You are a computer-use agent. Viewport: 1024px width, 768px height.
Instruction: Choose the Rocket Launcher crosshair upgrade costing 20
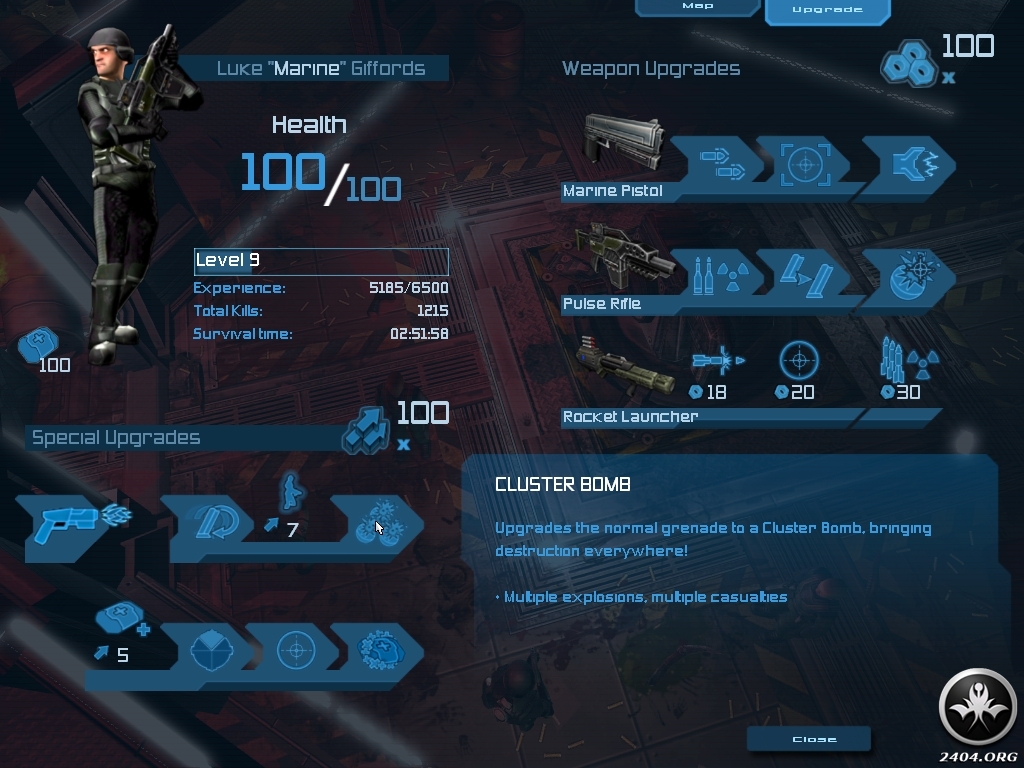799,362
